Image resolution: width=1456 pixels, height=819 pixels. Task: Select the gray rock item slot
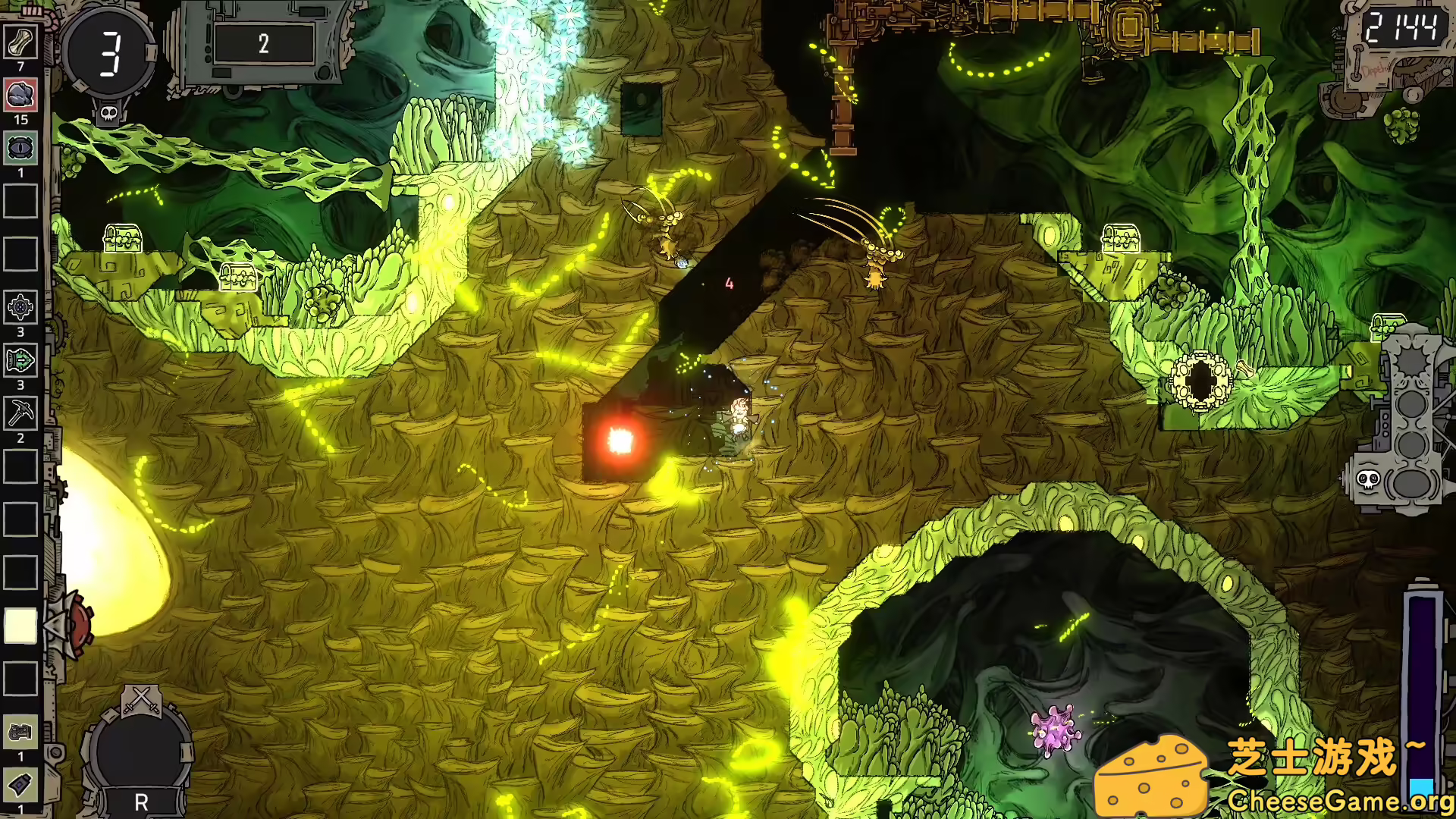pos(20,96)
